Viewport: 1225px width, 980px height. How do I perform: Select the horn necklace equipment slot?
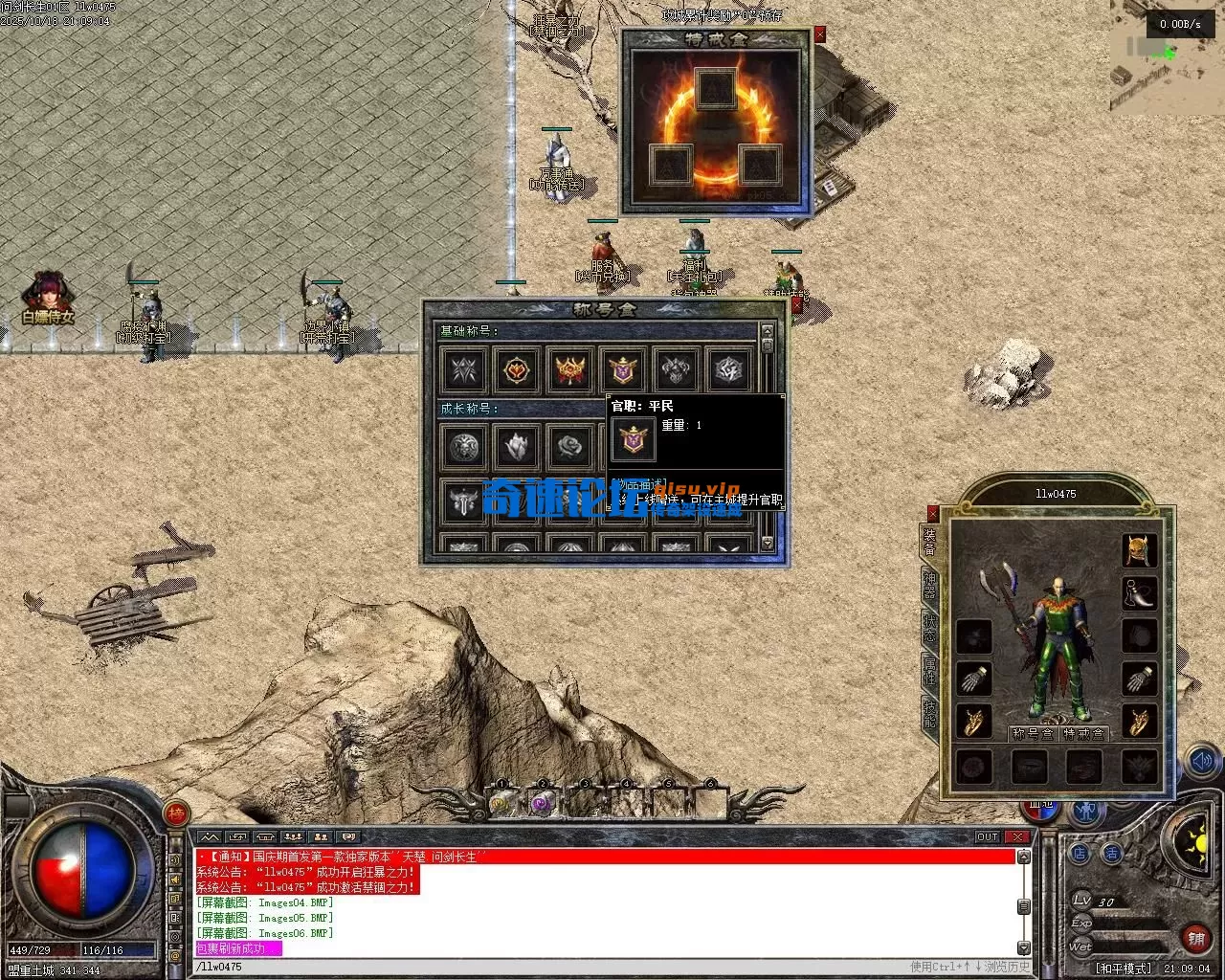click(x=1139, y=593)
